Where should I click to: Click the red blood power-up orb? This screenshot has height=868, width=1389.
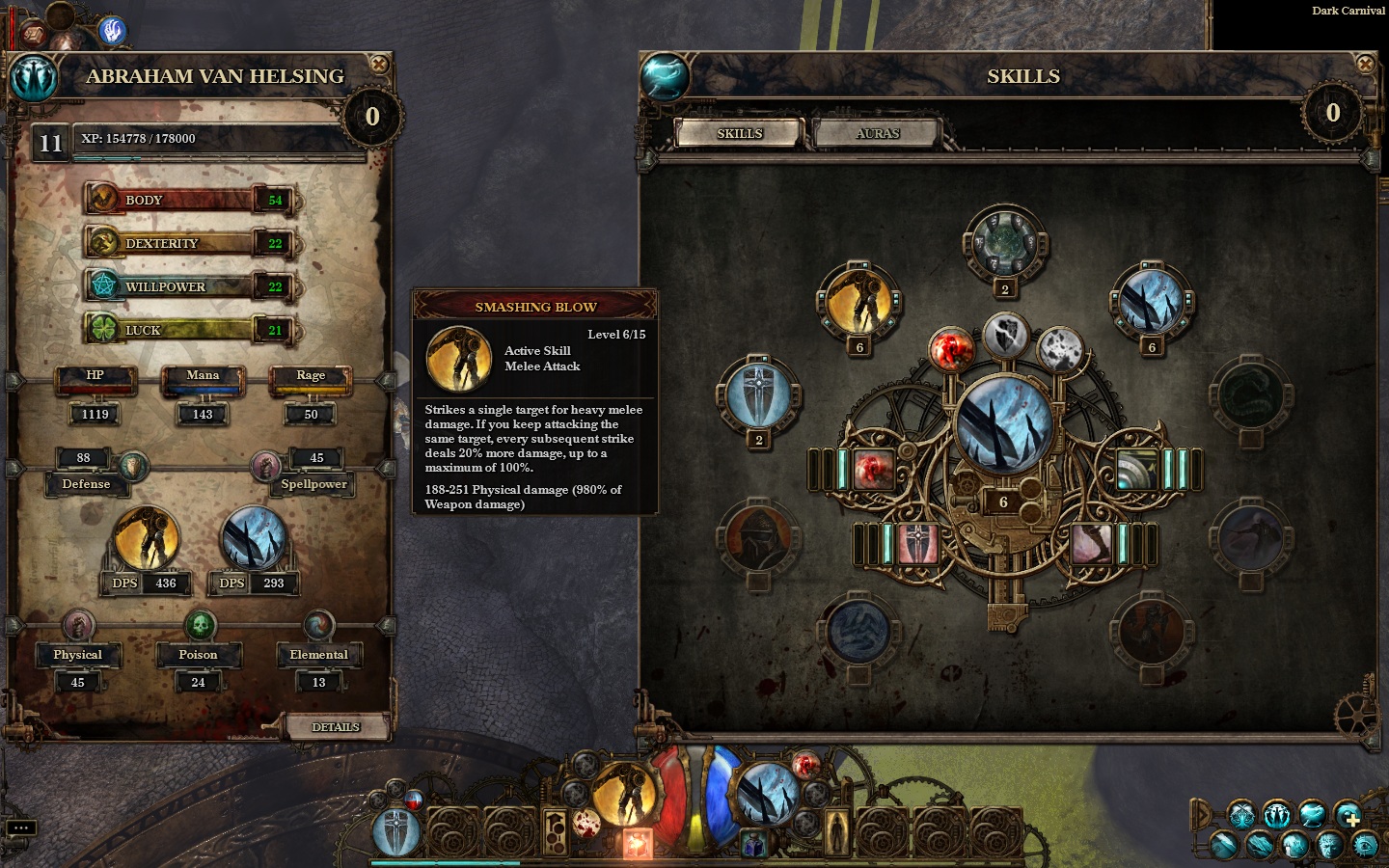click(950, 349)
